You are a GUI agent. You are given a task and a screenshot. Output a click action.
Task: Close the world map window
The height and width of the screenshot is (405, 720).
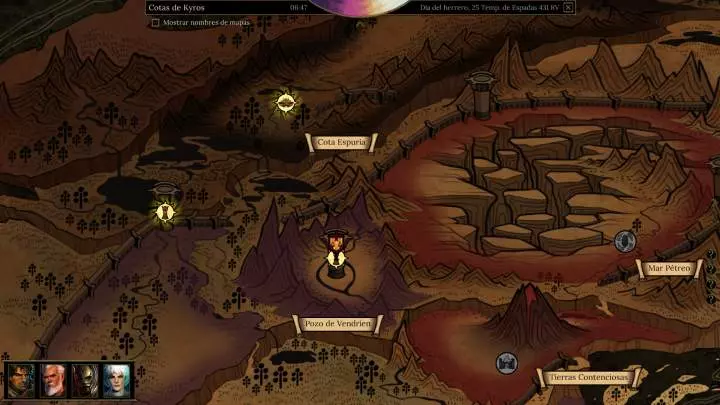click(x=568, y=8)
